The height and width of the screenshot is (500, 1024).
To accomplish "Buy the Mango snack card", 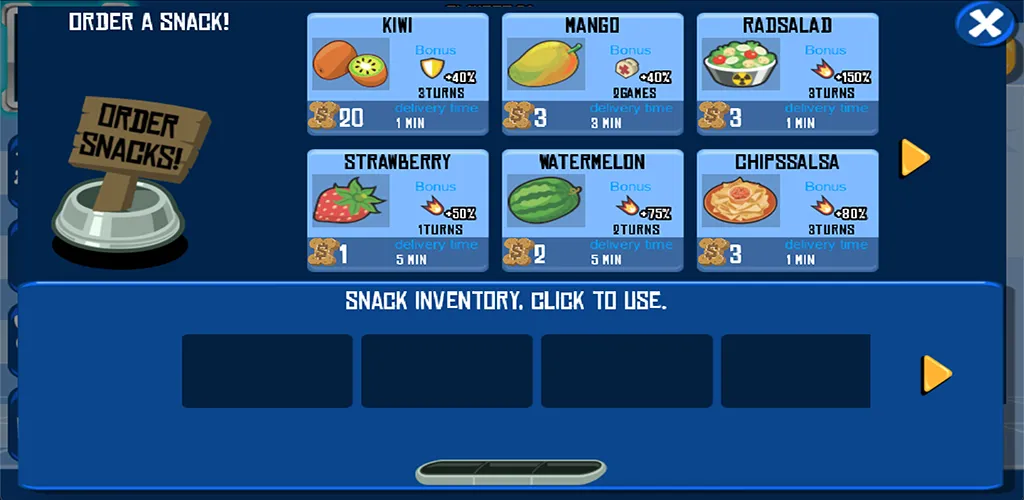I will (592, 74).
